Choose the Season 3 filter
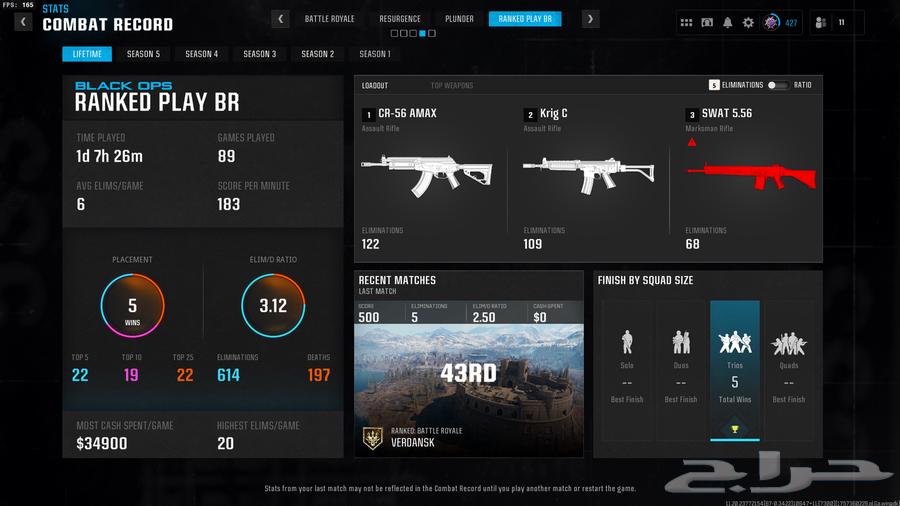The width and height of the screenshot is (900, 506). pos(259,54)
